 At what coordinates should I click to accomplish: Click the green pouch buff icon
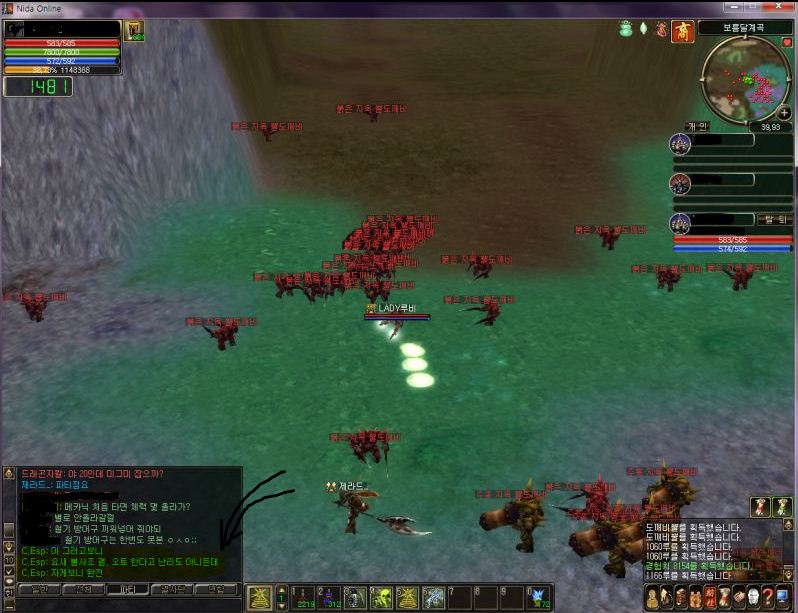point(626,30)
